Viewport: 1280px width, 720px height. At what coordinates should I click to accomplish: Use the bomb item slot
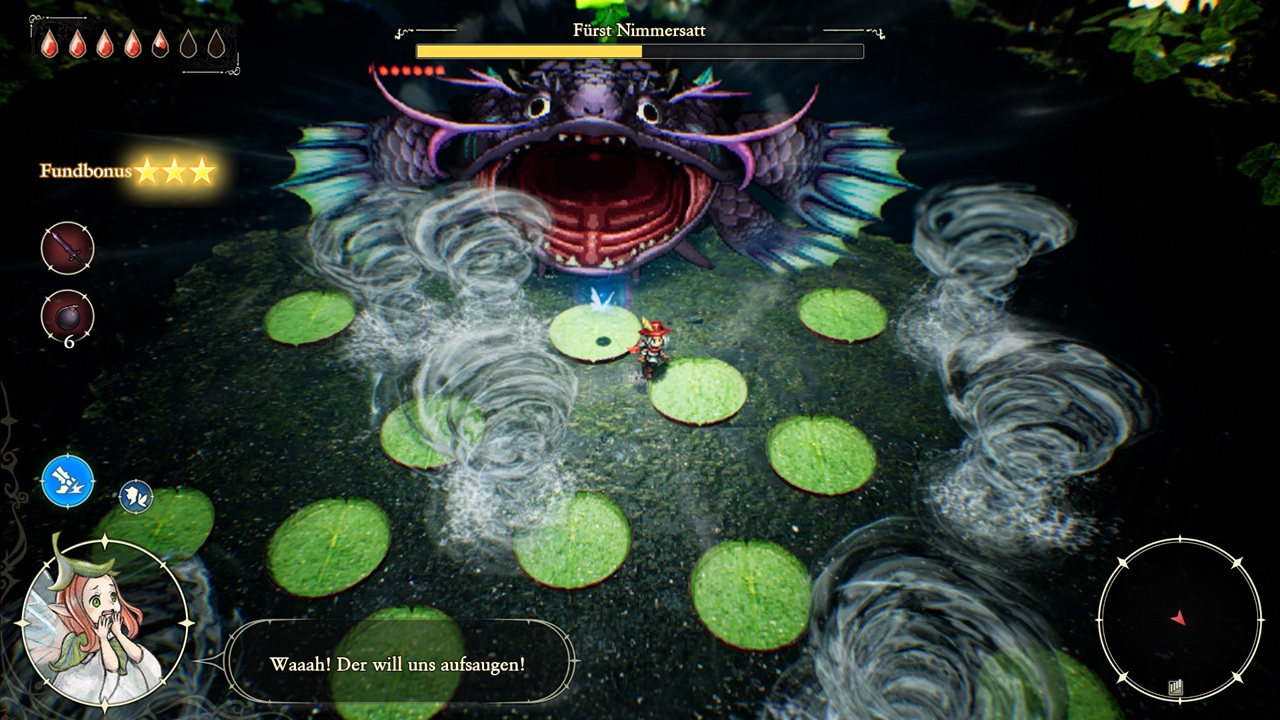tap(67, 316)
